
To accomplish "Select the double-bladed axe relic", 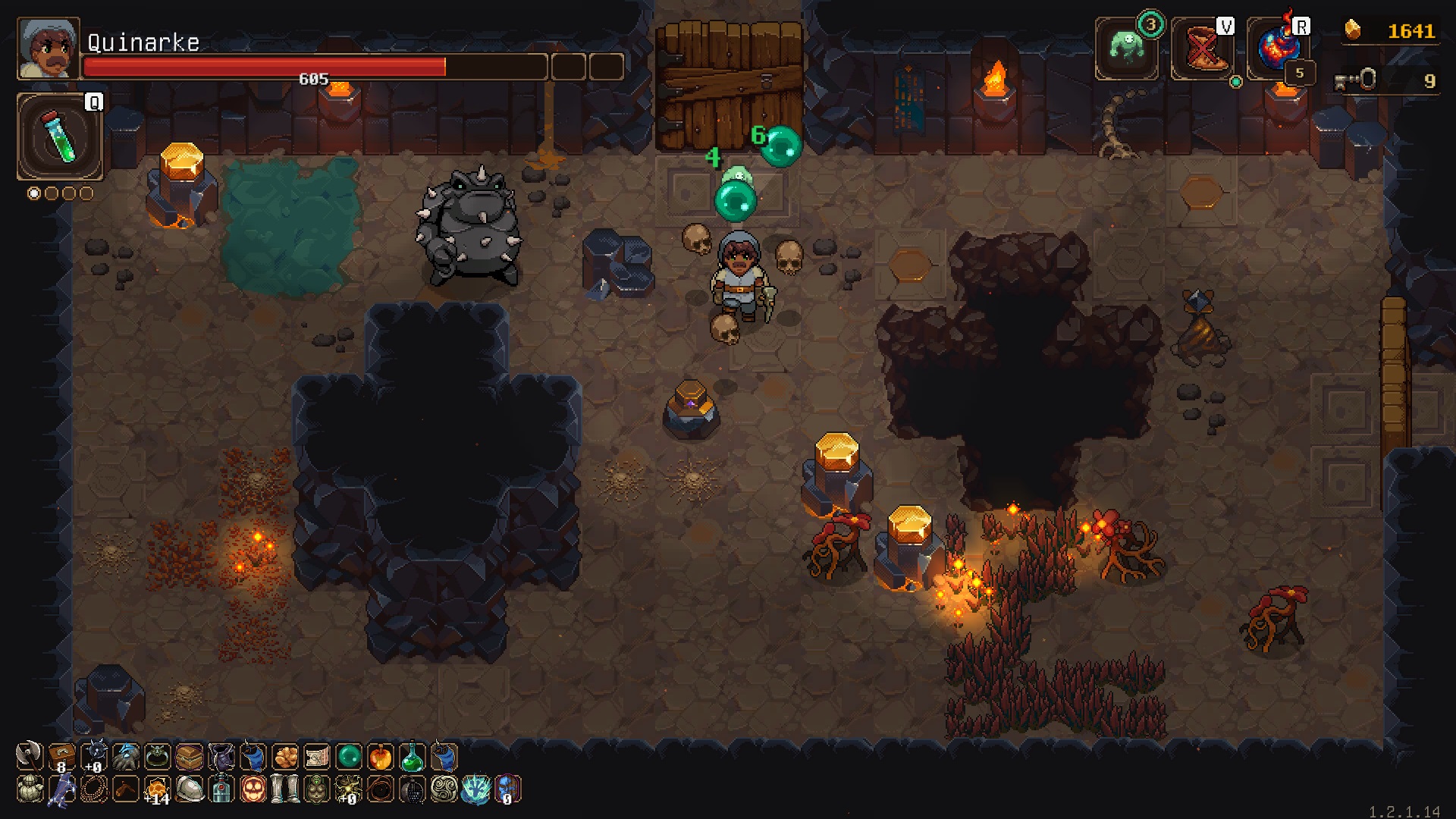I will click(29, 756).
